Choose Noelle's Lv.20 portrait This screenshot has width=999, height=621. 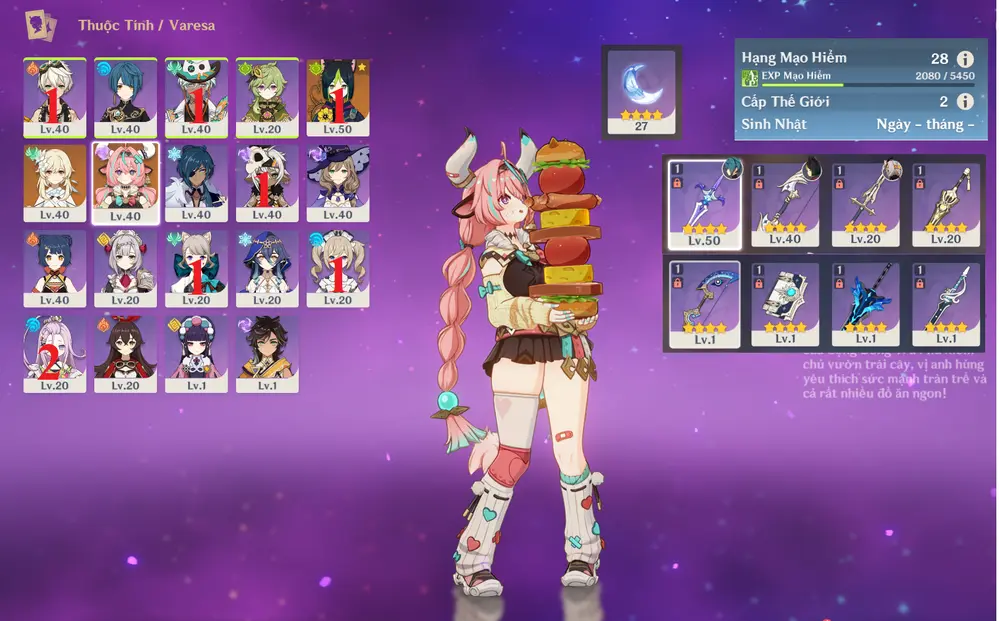tap(126, 268)
